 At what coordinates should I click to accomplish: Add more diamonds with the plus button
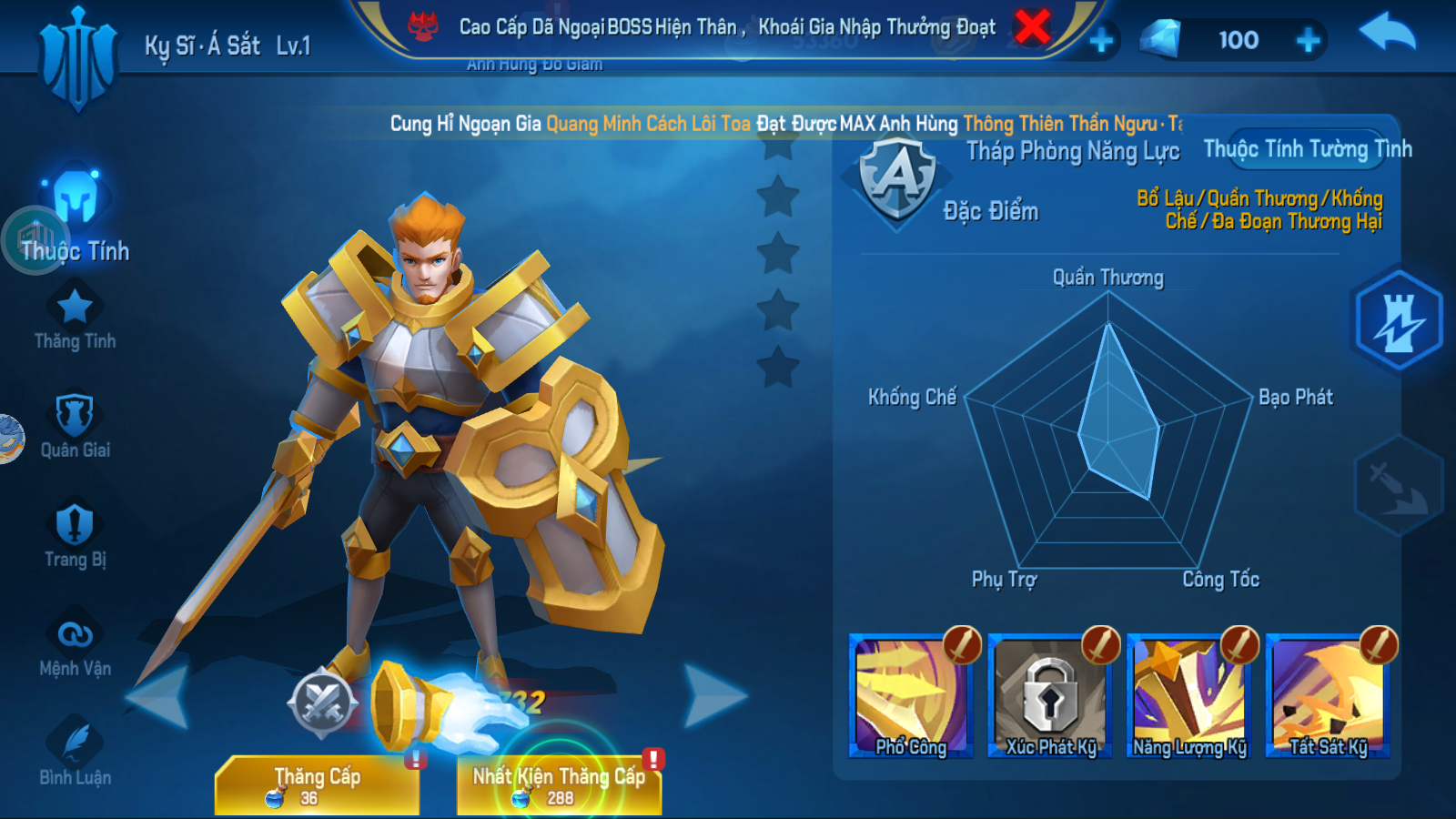point(1308,40)
